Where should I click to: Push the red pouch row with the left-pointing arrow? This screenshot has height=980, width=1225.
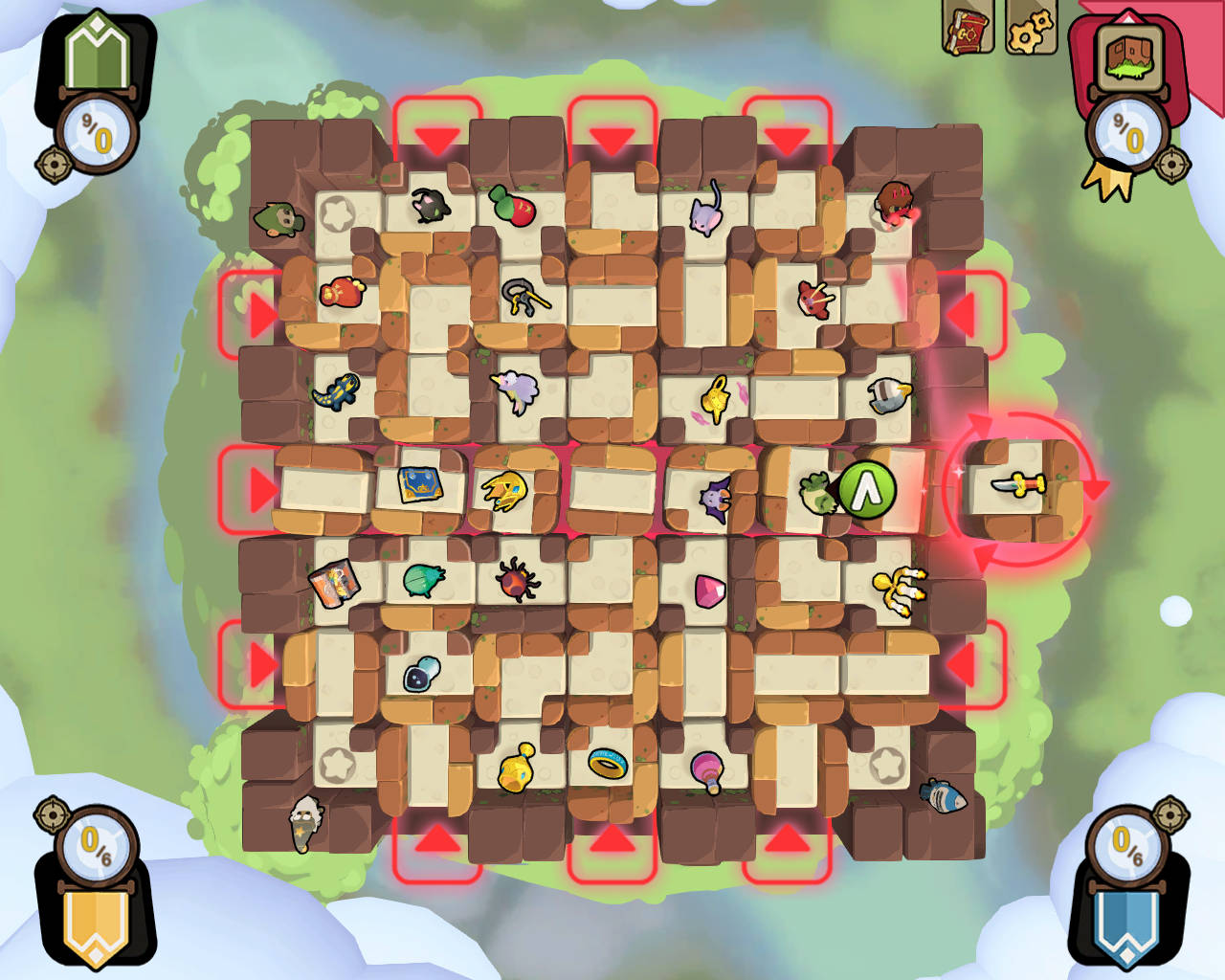coord(961,315)
